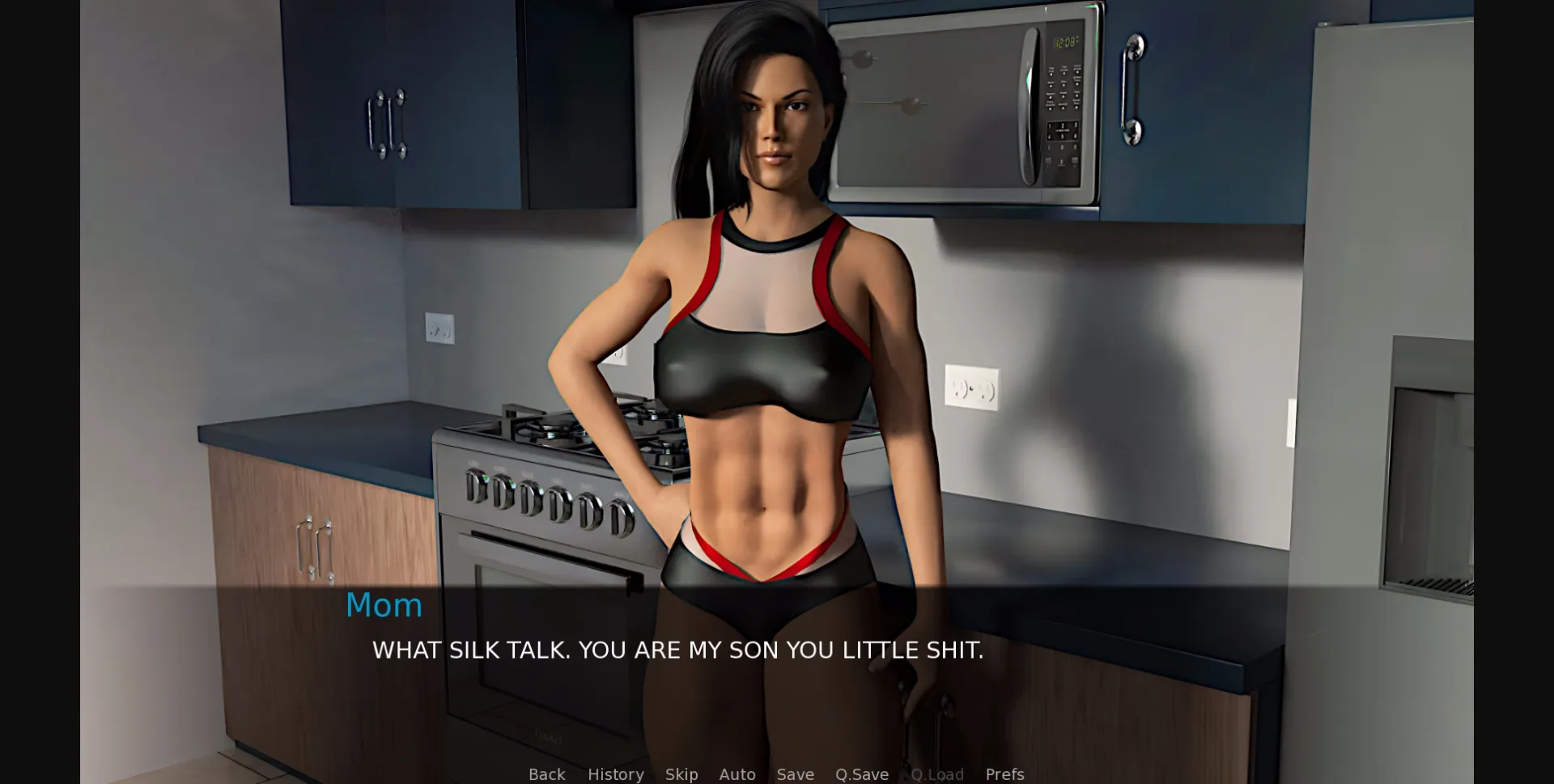Image resolution: width=1554 pixels, height=784 pixels.
Task: Load the last quick save via Q.Load
Action: pos(937,773)
